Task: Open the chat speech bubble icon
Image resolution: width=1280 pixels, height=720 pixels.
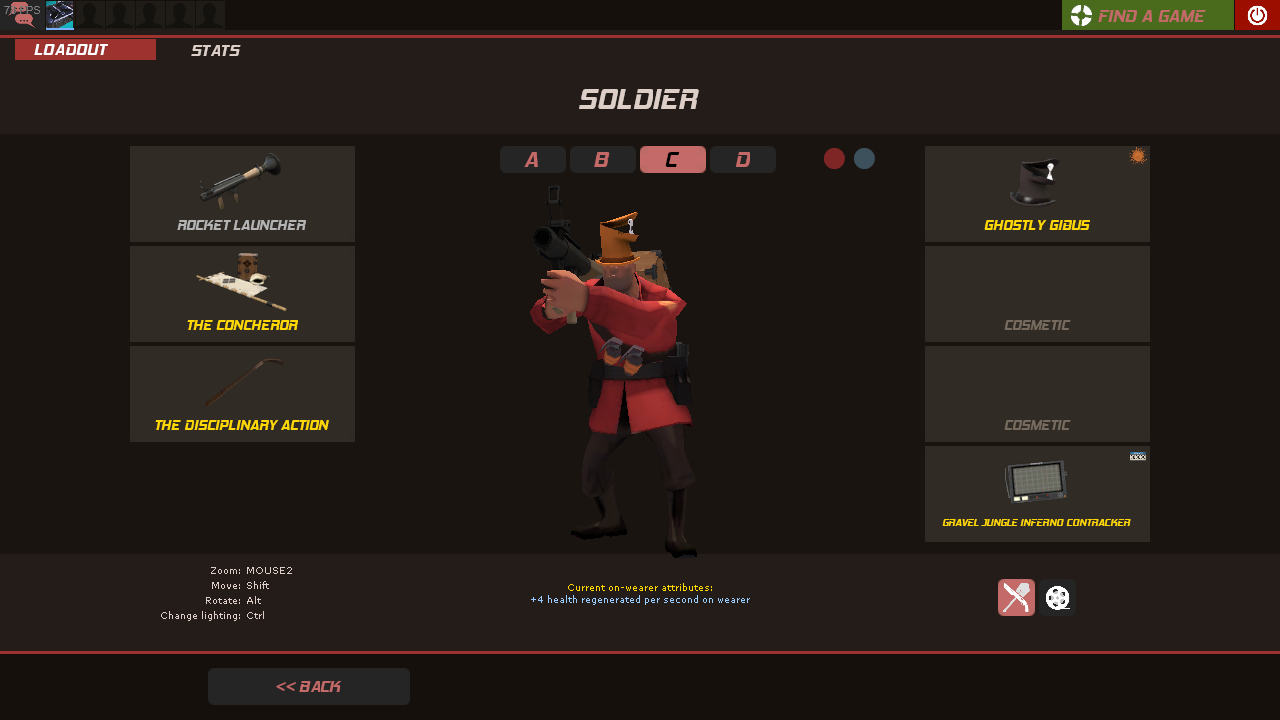Action: click(22, 14)
